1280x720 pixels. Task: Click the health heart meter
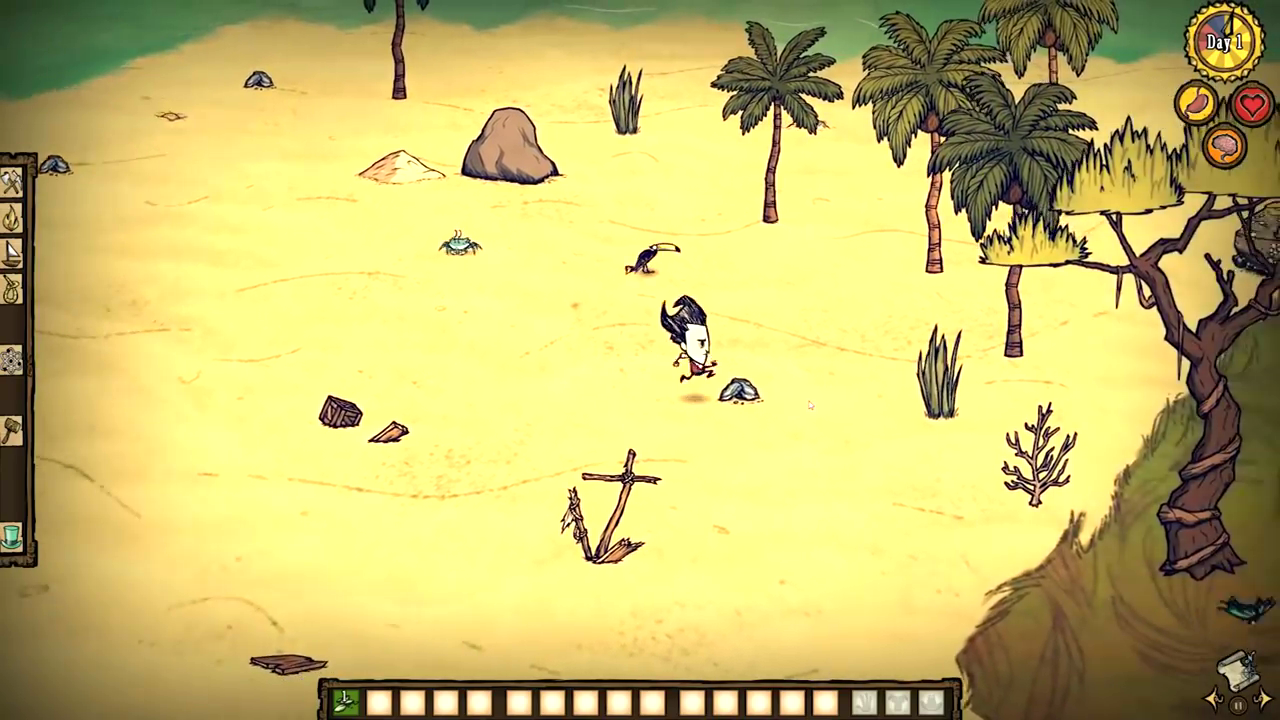pos(1253,105)
